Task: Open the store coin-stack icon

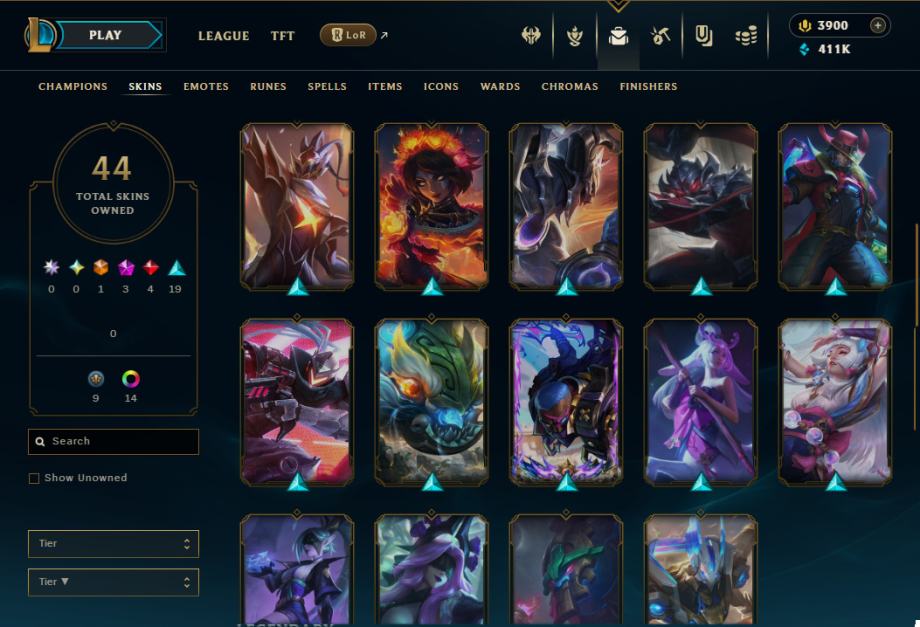Action: click(746, 36)
